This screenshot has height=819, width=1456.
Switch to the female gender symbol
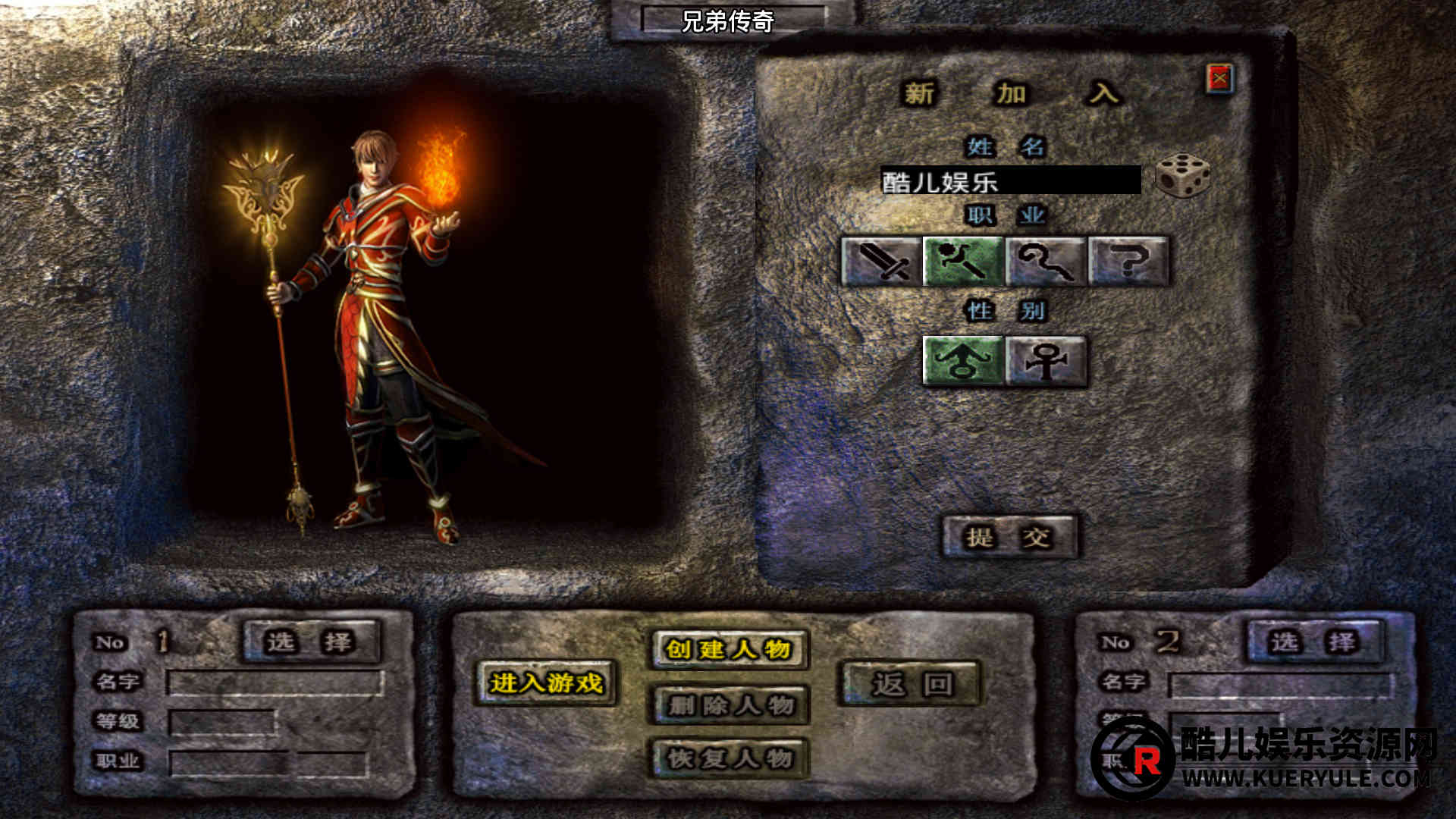[1046, 361]
